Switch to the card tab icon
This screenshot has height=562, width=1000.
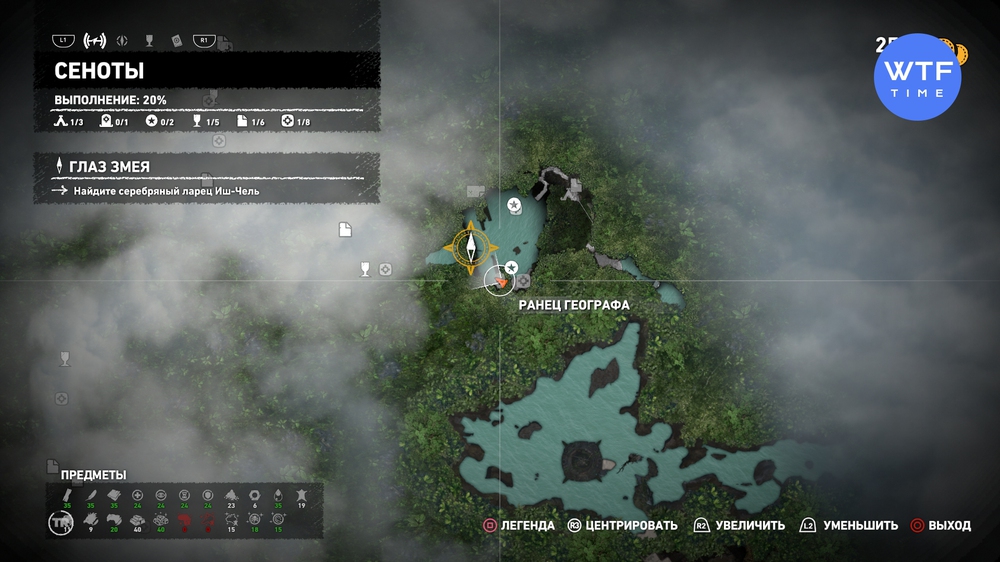pyautogui.click(x=176, y=41)
